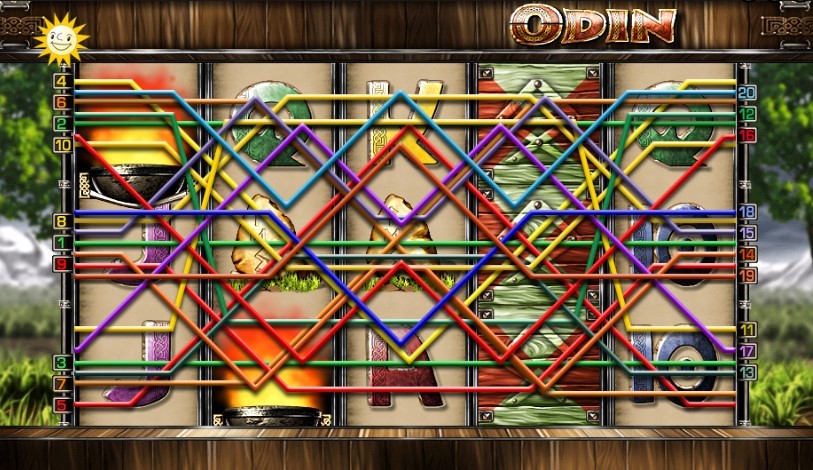Show the blue payline 18 marker
The width and height of the screenshot is (813, 470).
coord(747,212)
